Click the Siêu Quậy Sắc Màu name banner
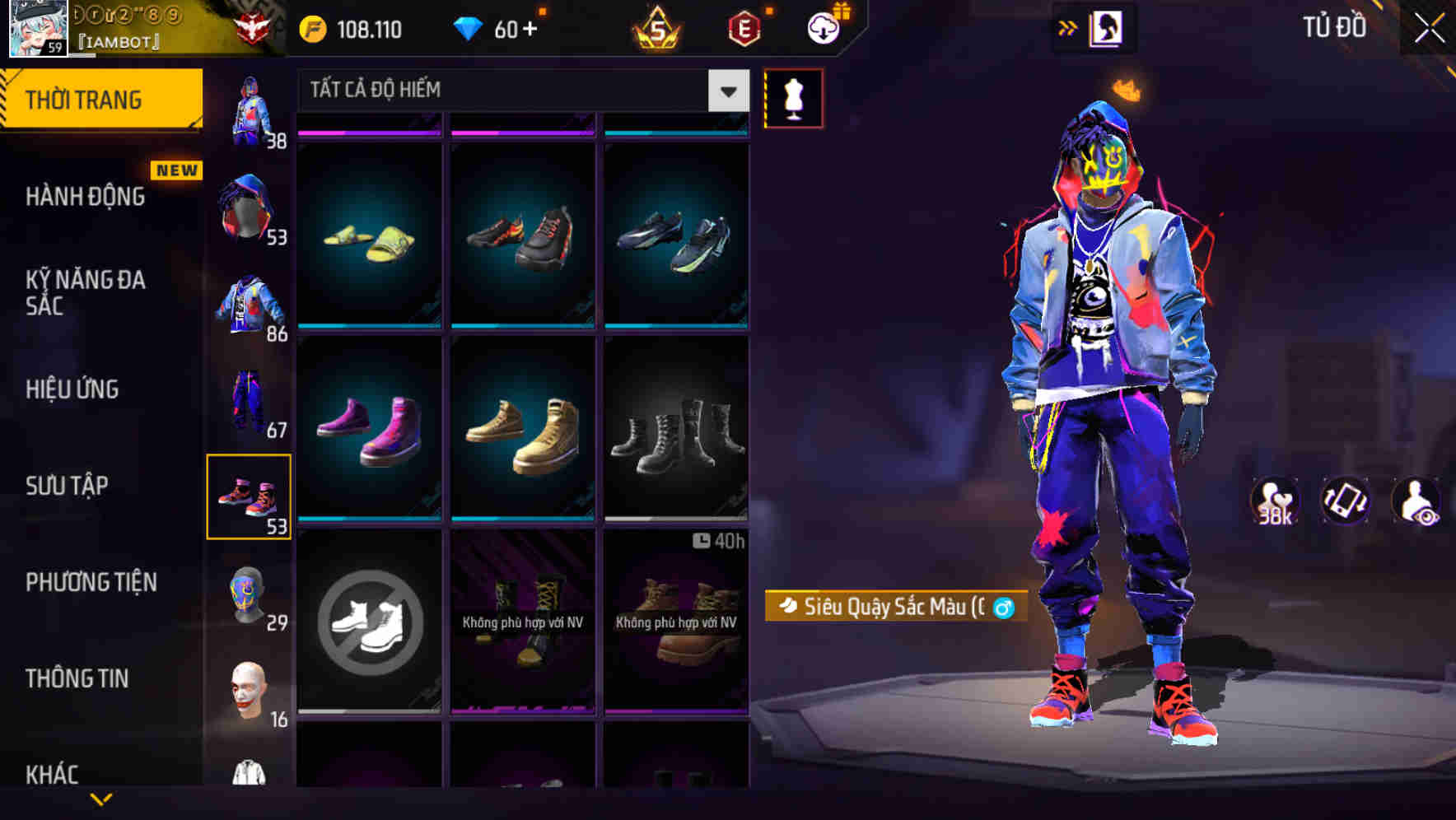1456x820 pixels. pos(898,608)
